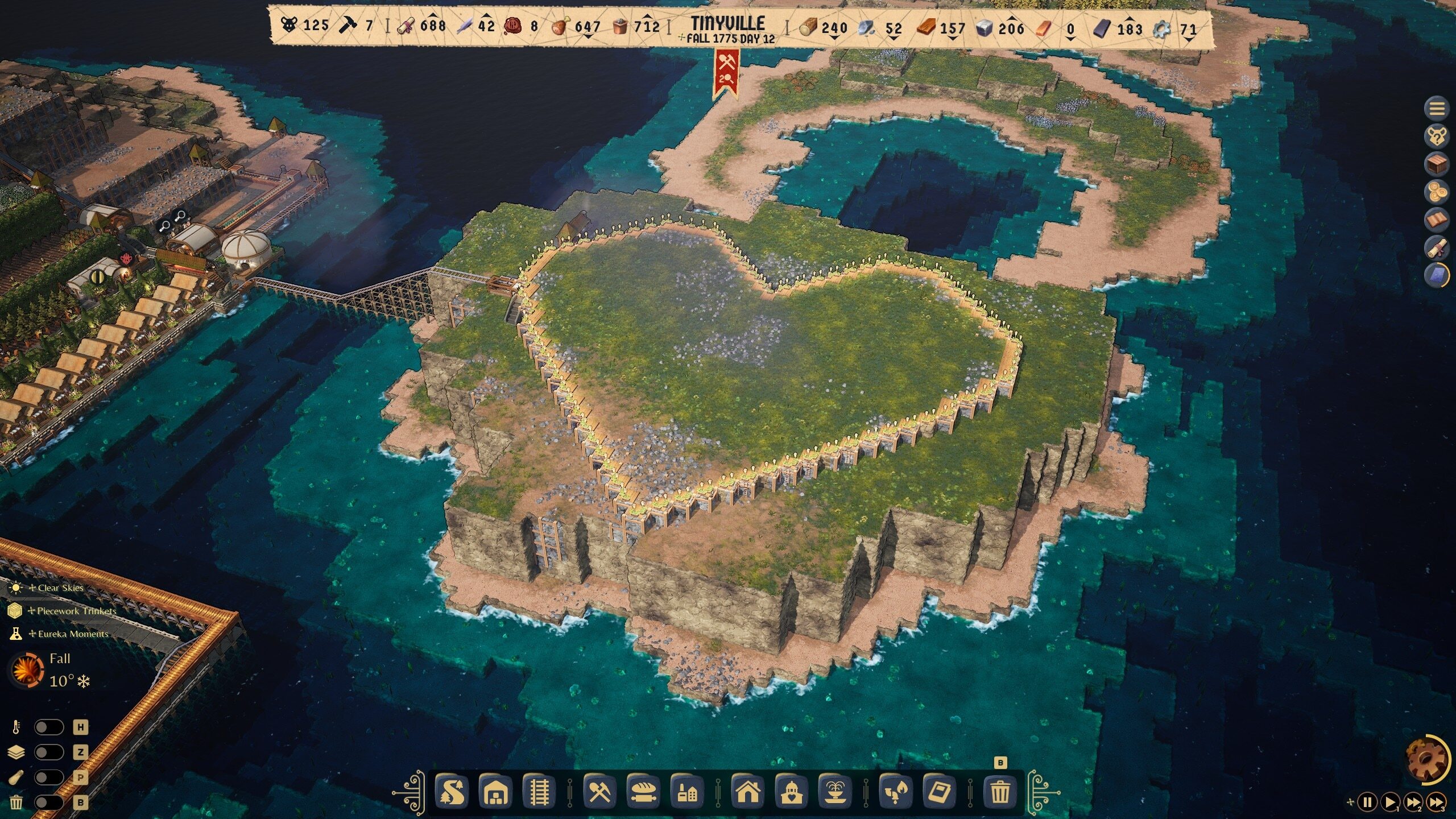Open the house build category

point(748,792)
